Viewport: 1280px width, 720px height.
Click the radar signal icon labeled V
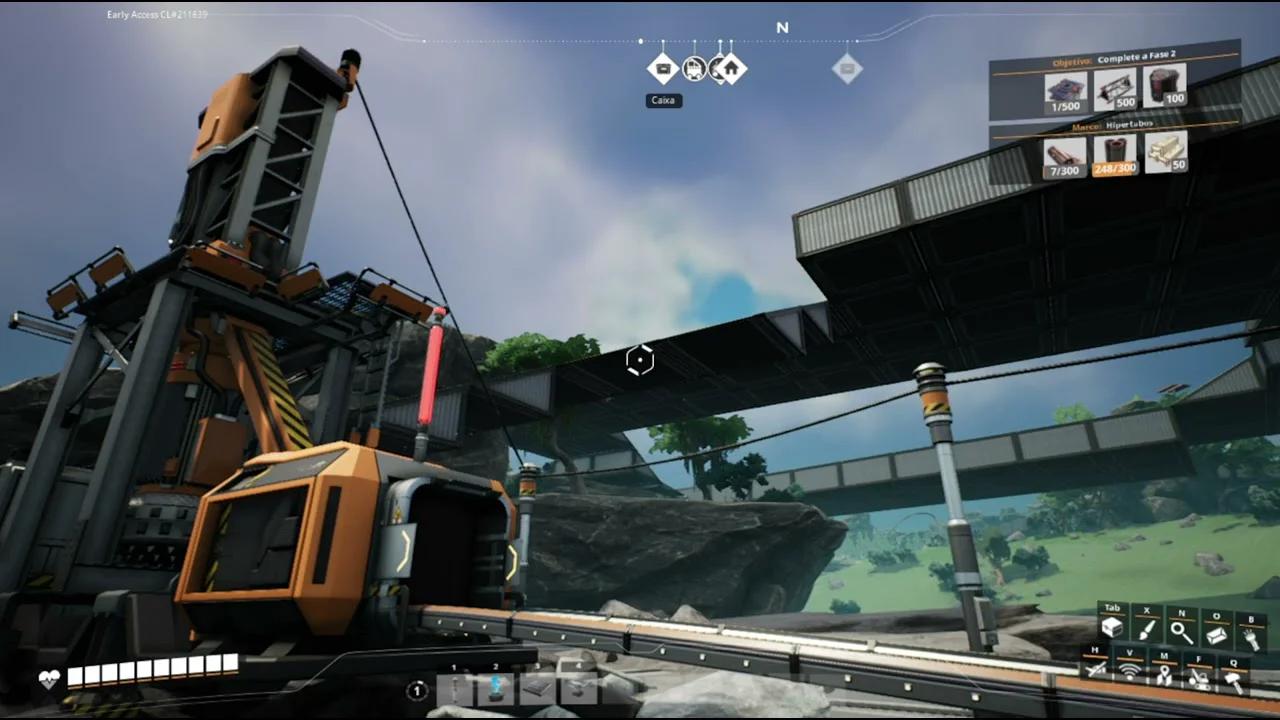[1128, 671]
